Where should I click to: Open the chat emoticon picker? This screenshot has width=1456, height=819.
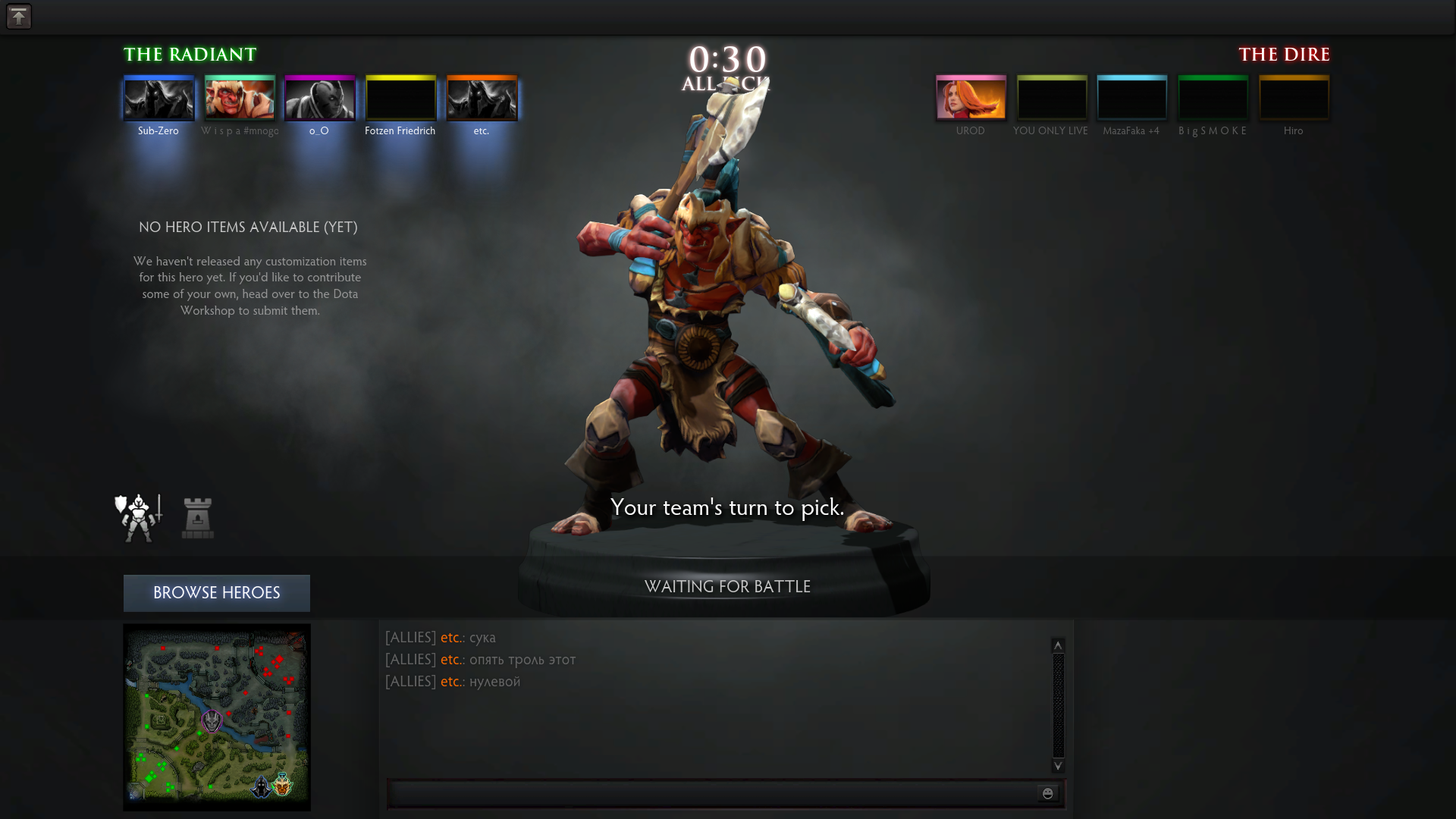pos(1048,793)
